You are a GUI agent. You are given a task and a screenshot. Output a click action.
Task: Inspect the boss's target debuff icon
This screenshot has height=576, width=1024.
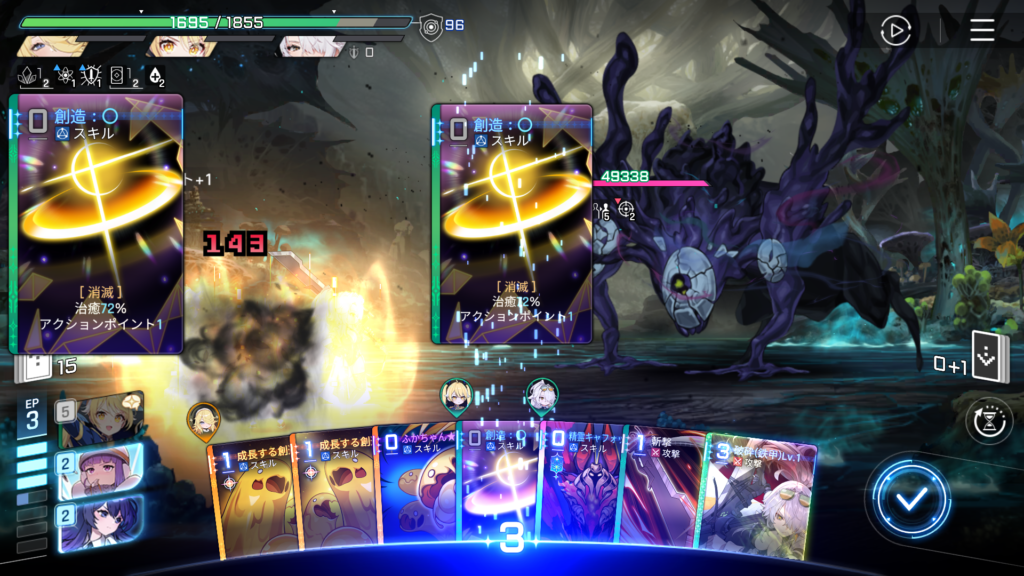pos(627,209)
